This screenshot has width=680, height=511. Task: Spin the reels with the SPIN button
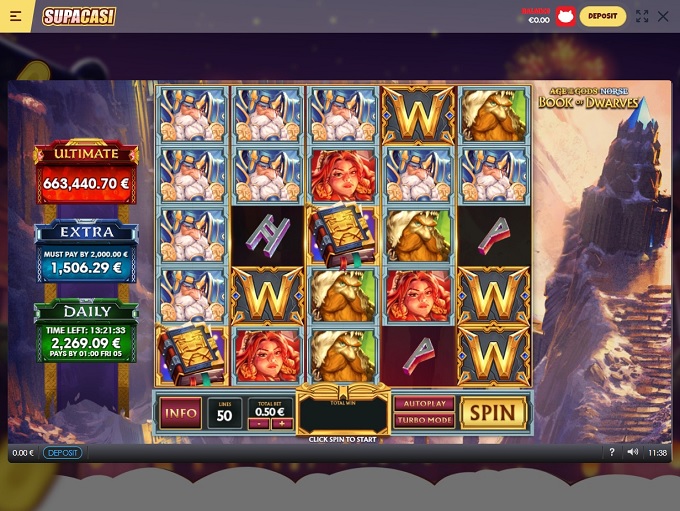[493, 412]
